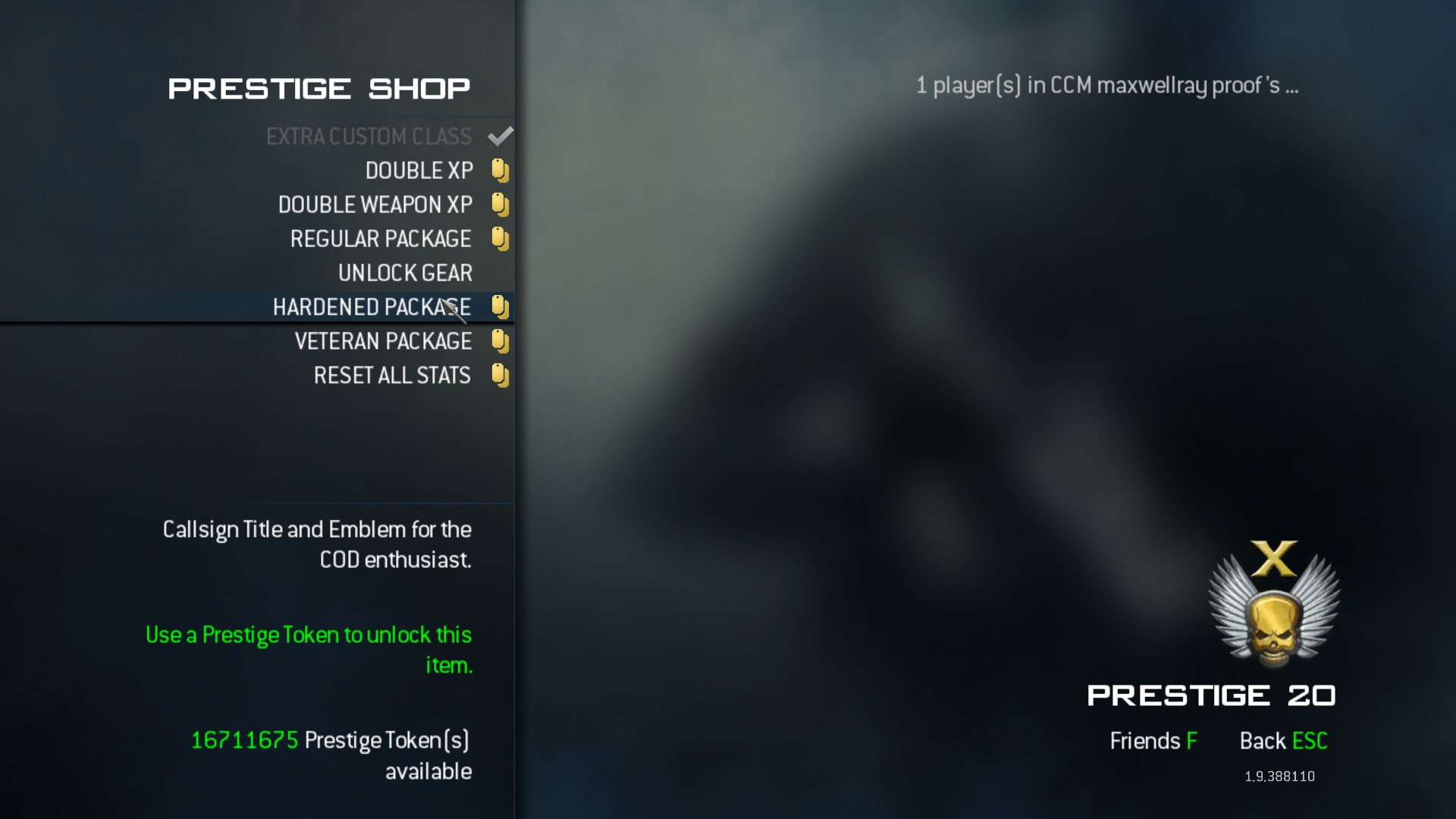1456x819 pixels.
Task: Click the prestige token icon beside Double XP
Action: (x=500, y=170)
